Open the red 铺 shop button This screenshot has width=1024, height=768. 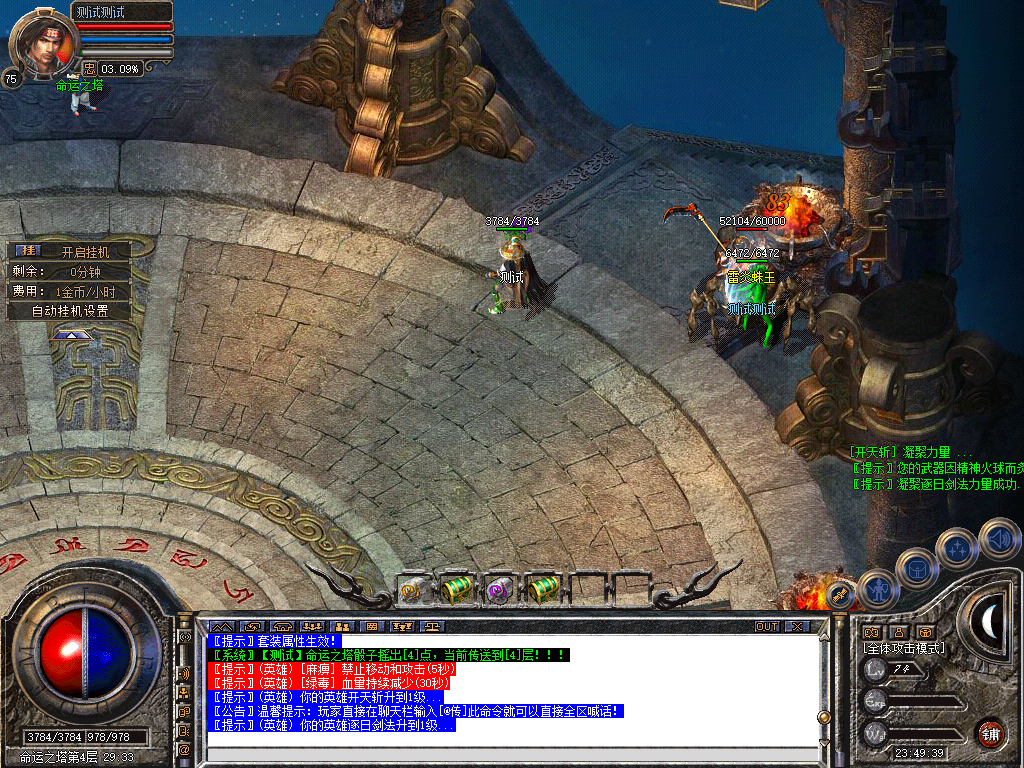[990, 731]
